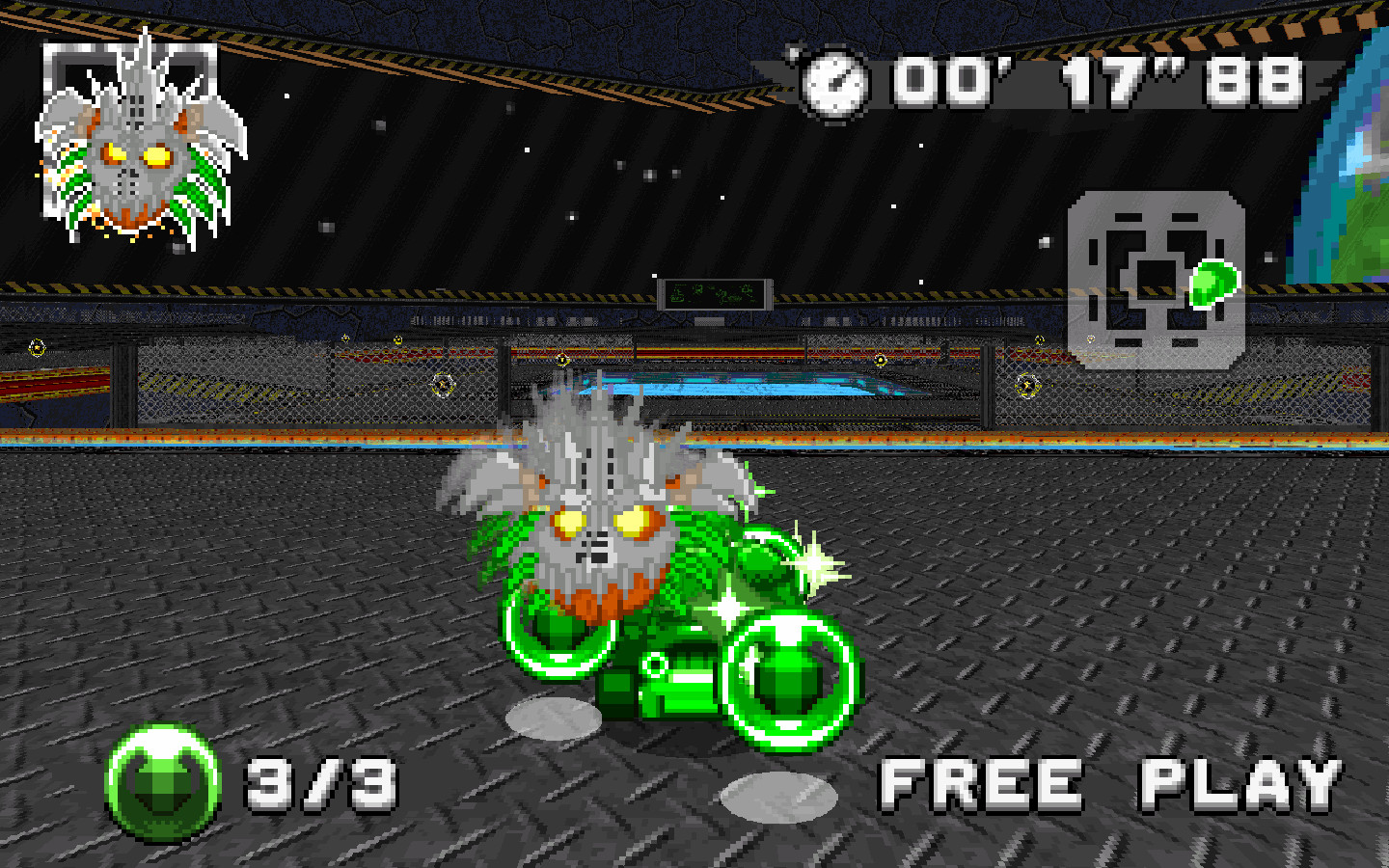1389x868 pixels.
Task: Click the 3/3 counter text
Action: pyautogui.click(x=318, y=786)
